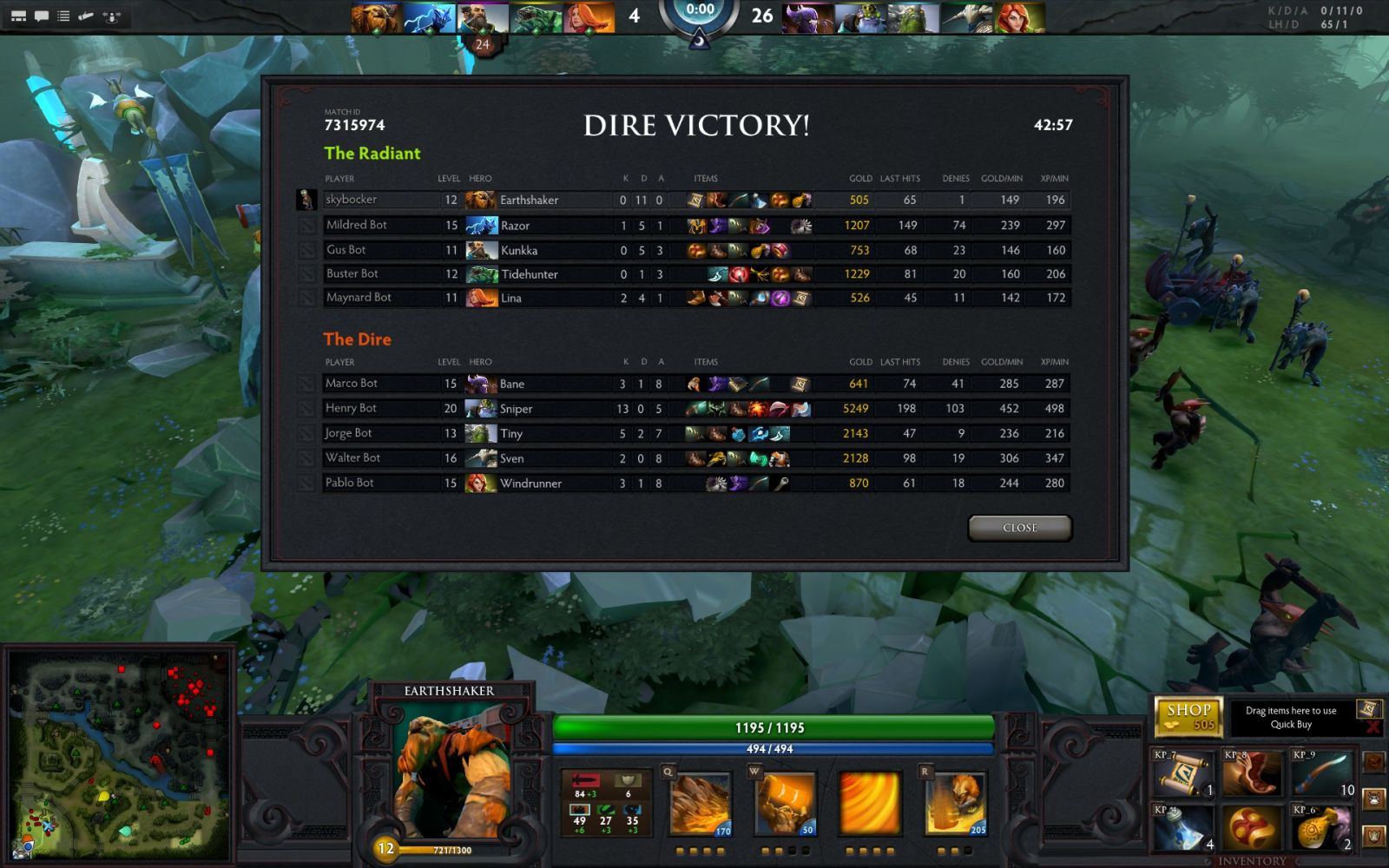The width and height of the screenshot is (1389, 868).
Task: Activate the Enchant Totem ability (W)
Action: [785, 804]
